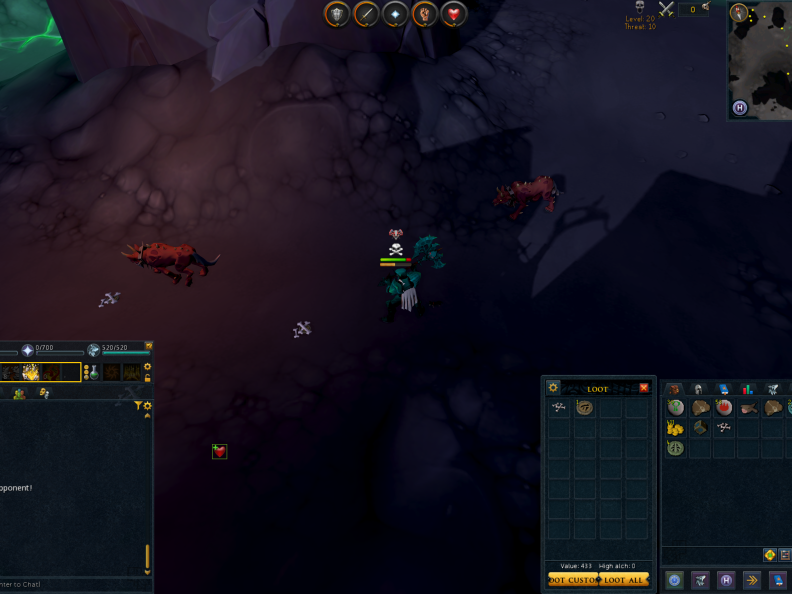
Task: Activate the sword attack ability icon
Action: (367, 14)
